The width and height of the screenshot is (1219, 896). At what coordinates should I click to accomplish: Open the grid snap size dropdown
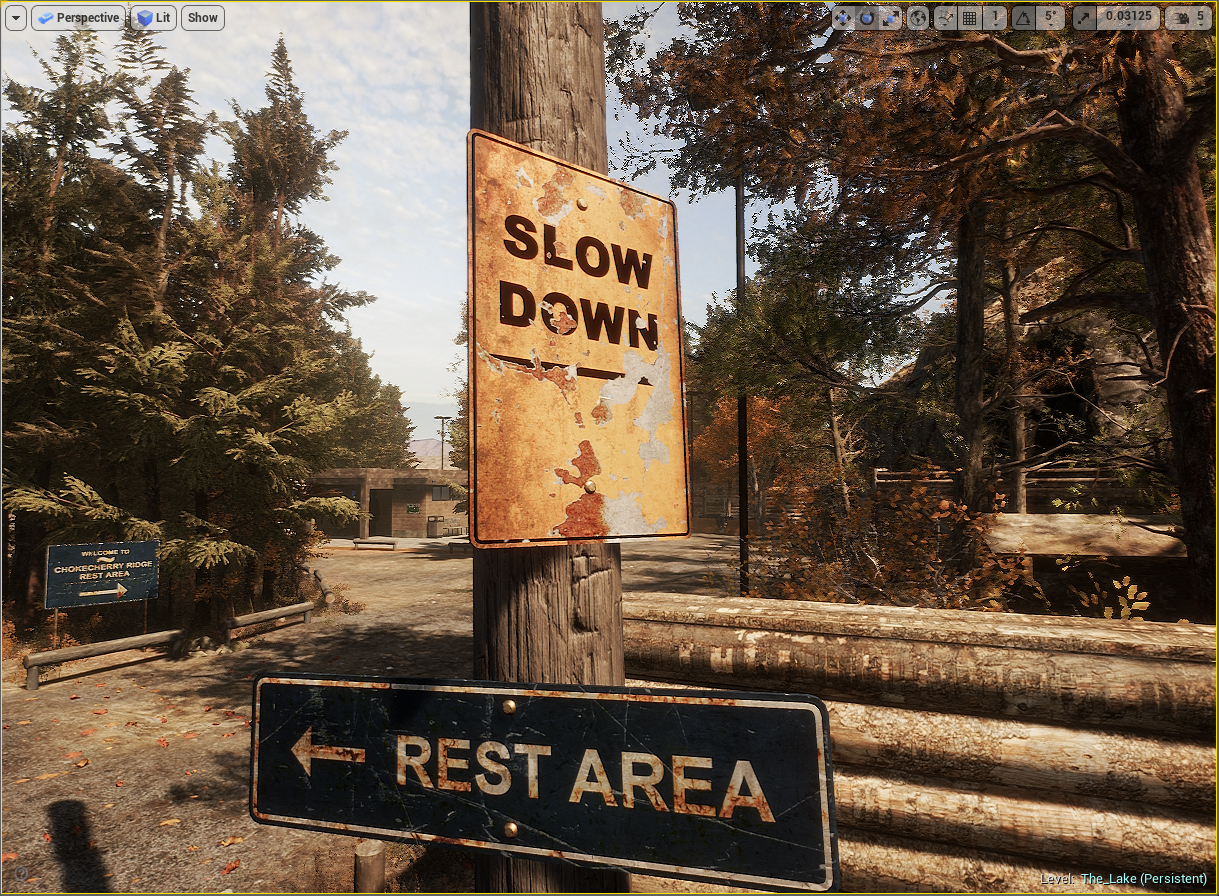994,18
